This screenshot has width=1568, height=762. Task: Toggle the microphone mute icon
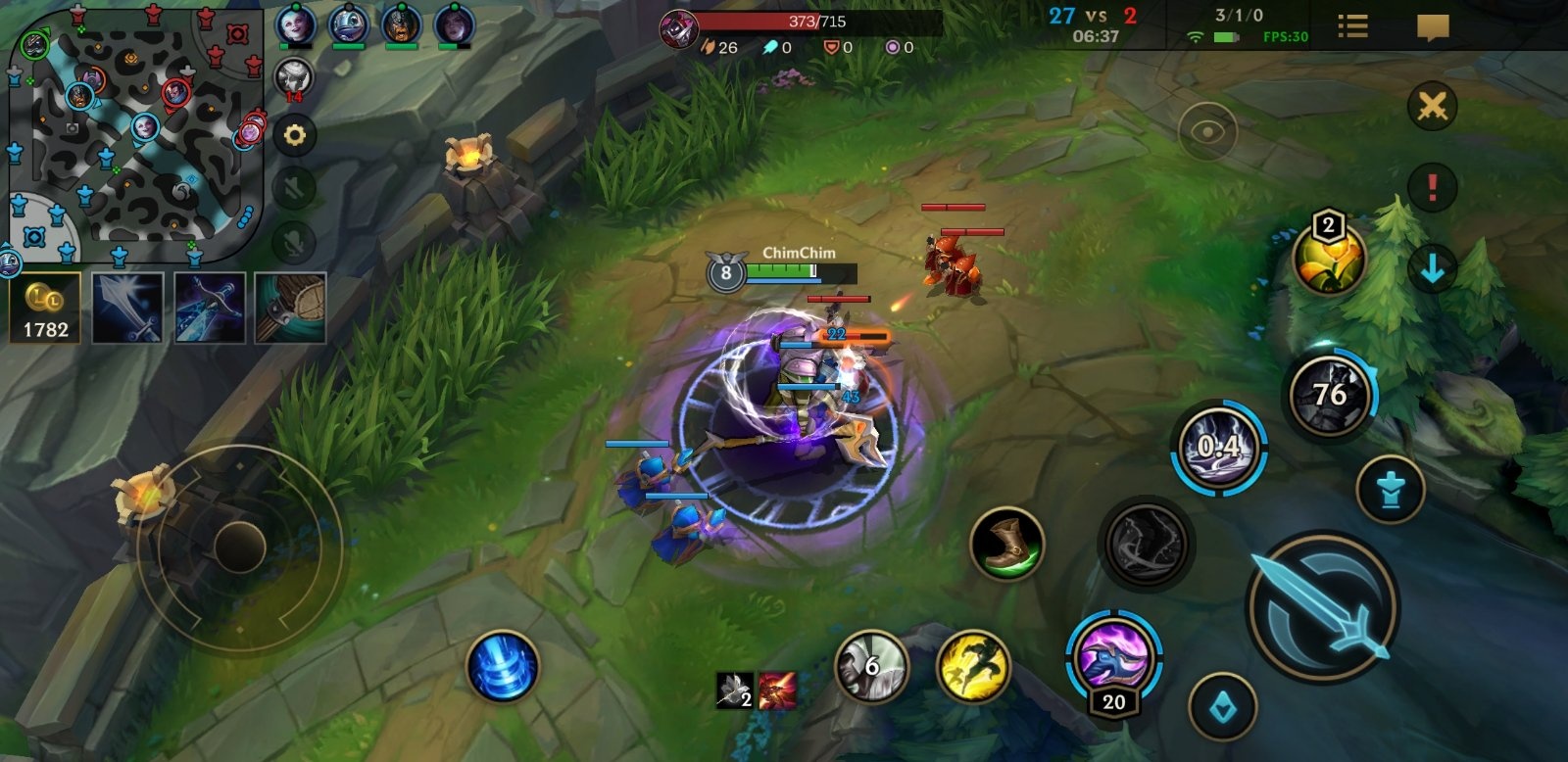pos(294,240)
